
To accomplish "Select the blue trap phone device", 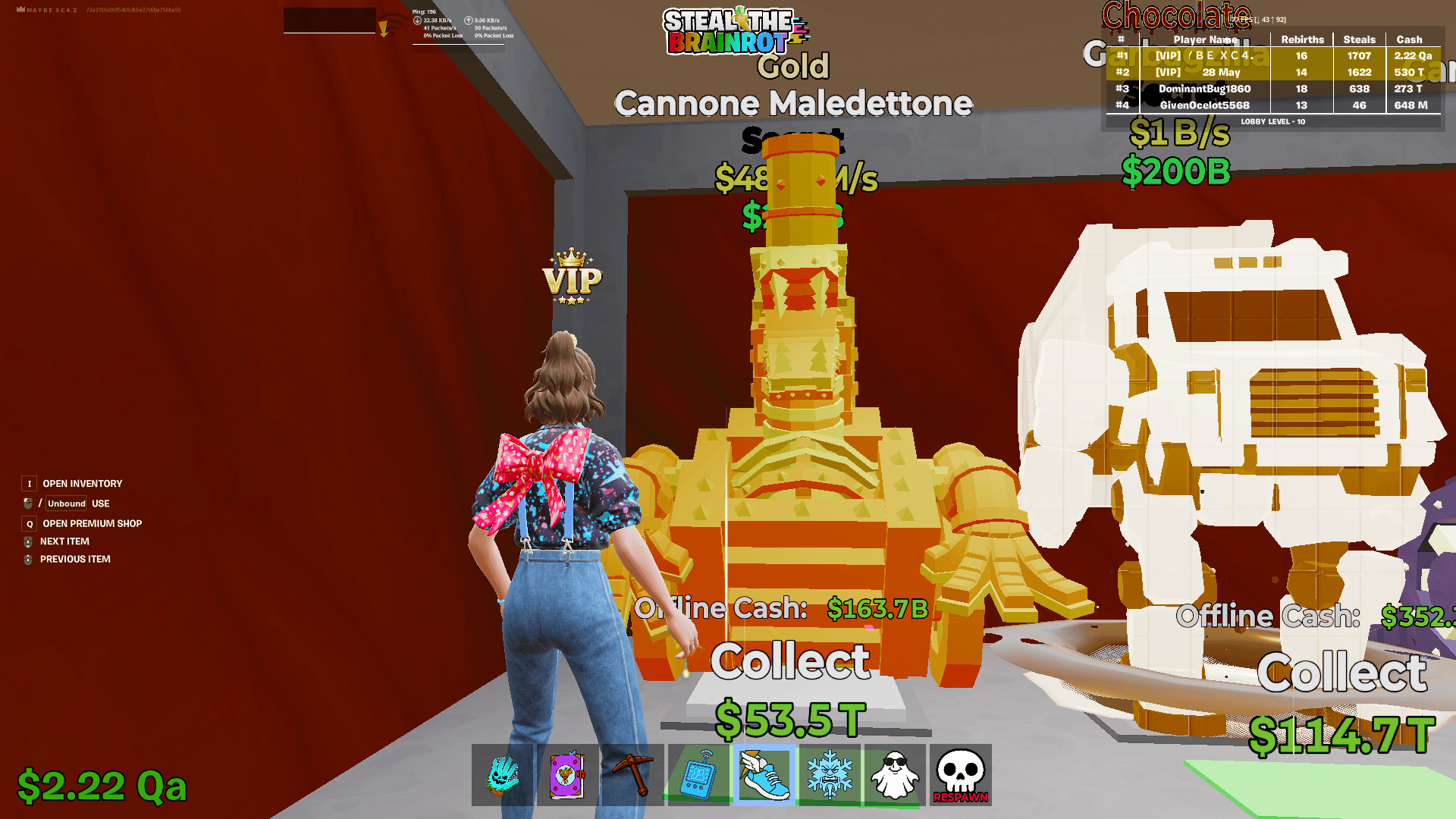I will pos(698,775).
